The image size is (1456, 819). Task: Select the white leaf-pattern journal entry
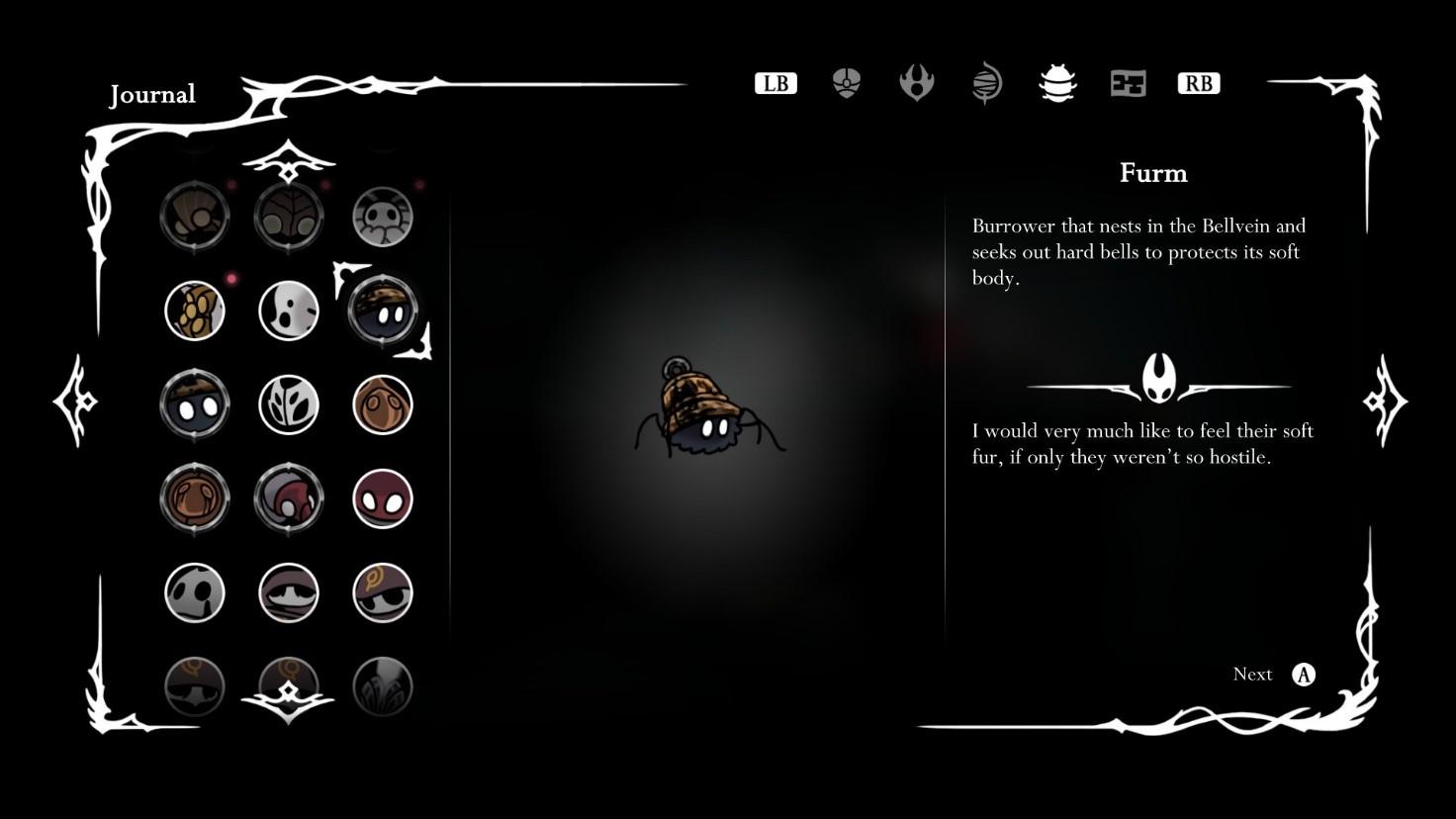pos(289,405)
